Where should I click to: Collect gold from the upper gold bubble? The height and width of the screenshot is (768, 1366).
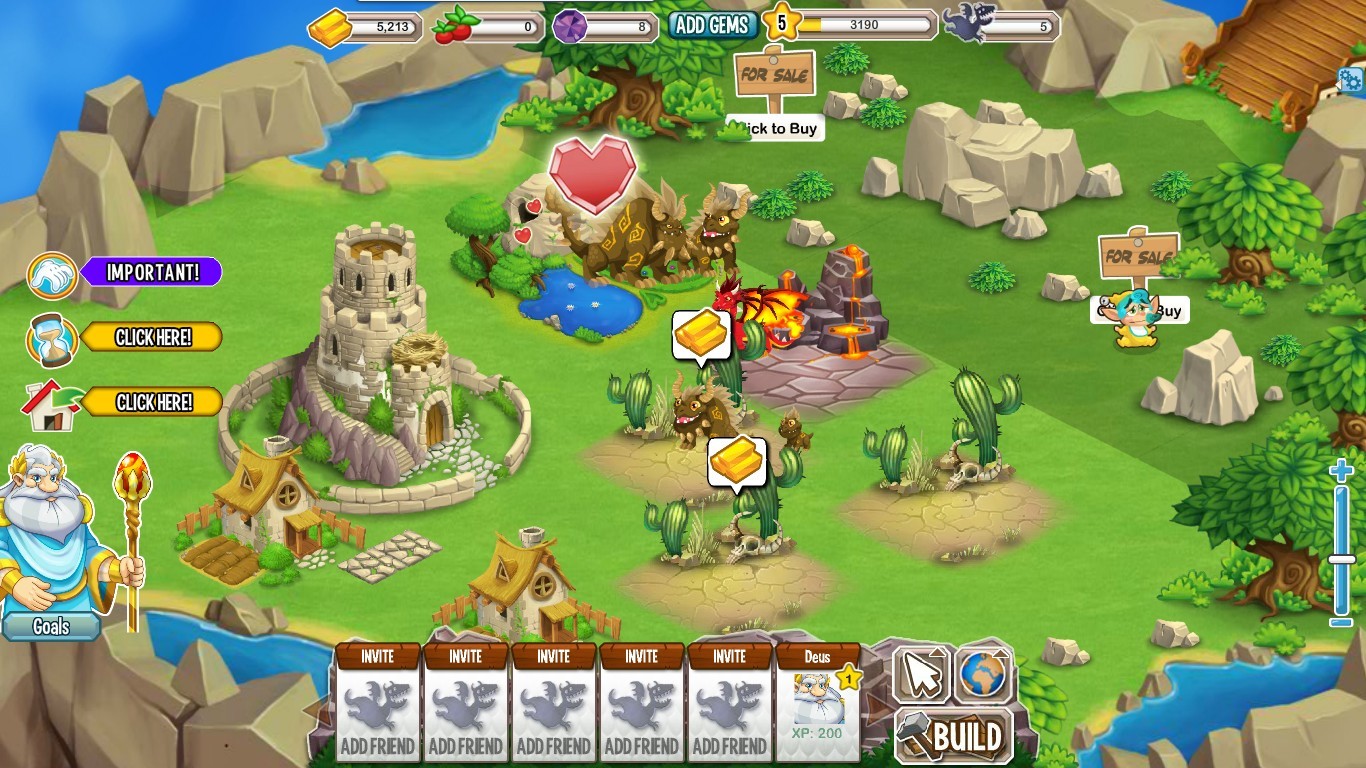click(x=700, y=335)
